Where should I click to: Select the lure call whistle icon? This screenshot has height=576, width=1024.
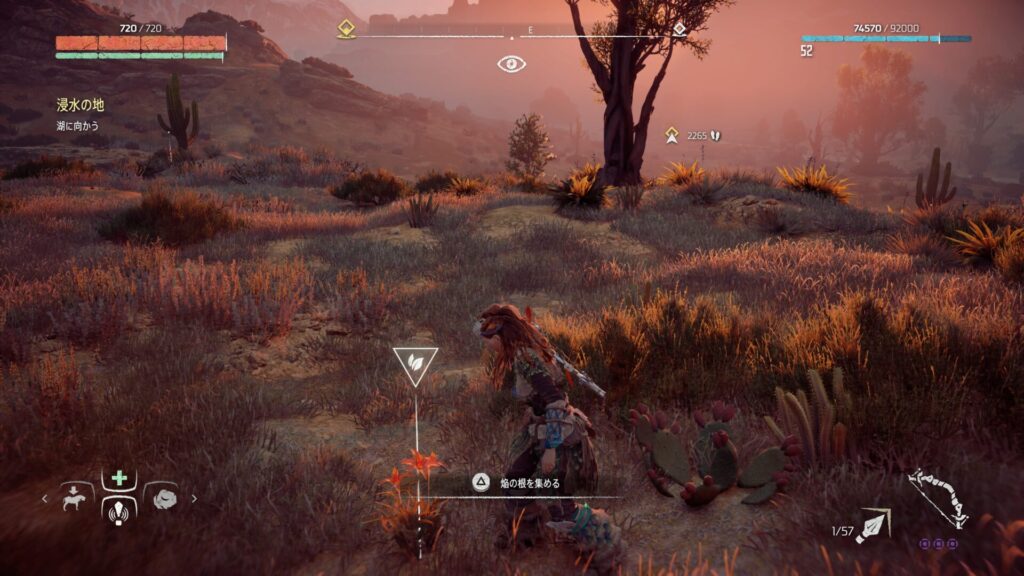click(x=119, y=511)
